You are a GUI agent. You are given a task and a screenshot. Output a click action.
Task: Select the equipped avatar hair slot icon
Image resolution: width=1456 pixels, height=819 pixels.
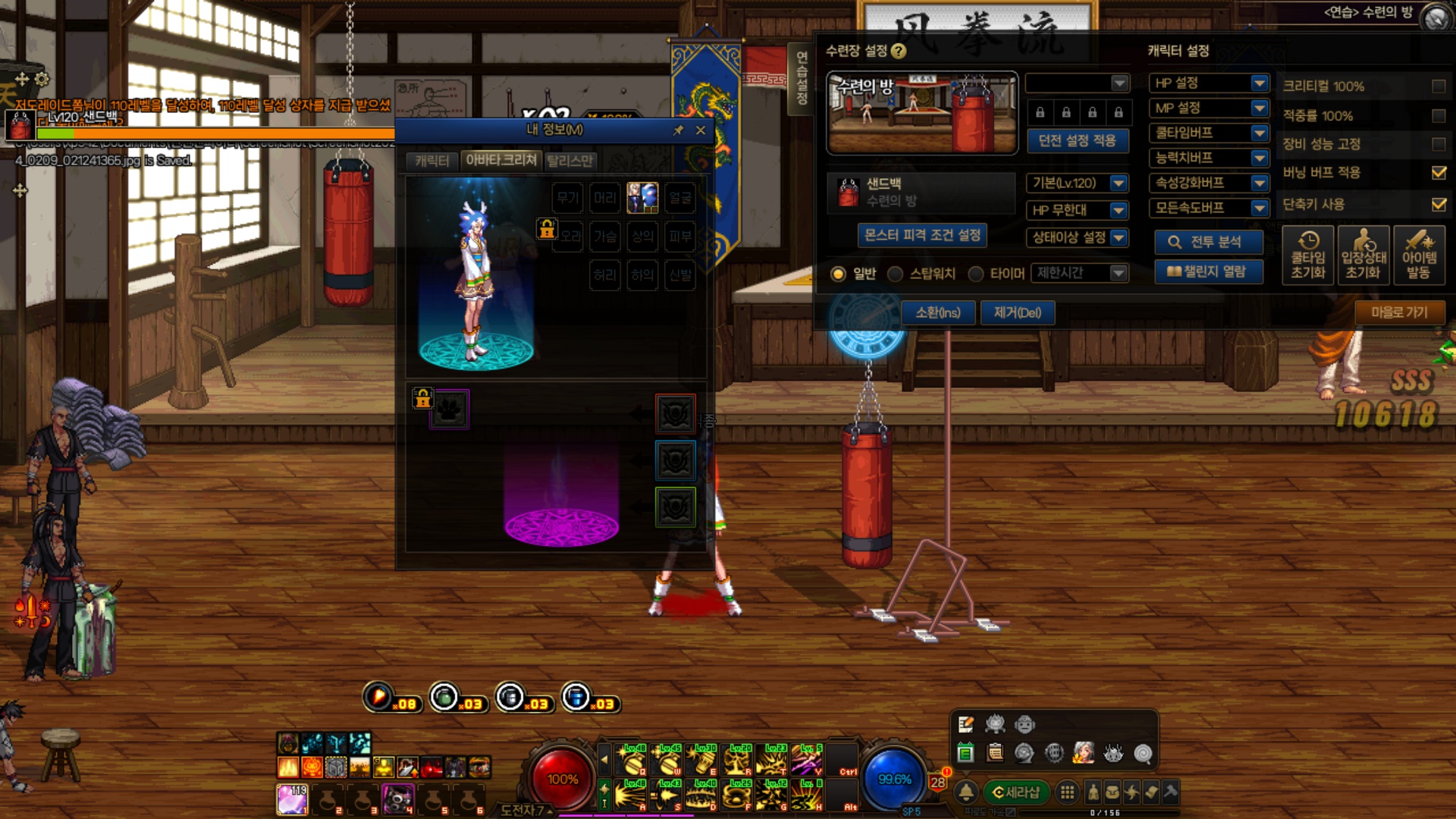click(x=642, y=198)
